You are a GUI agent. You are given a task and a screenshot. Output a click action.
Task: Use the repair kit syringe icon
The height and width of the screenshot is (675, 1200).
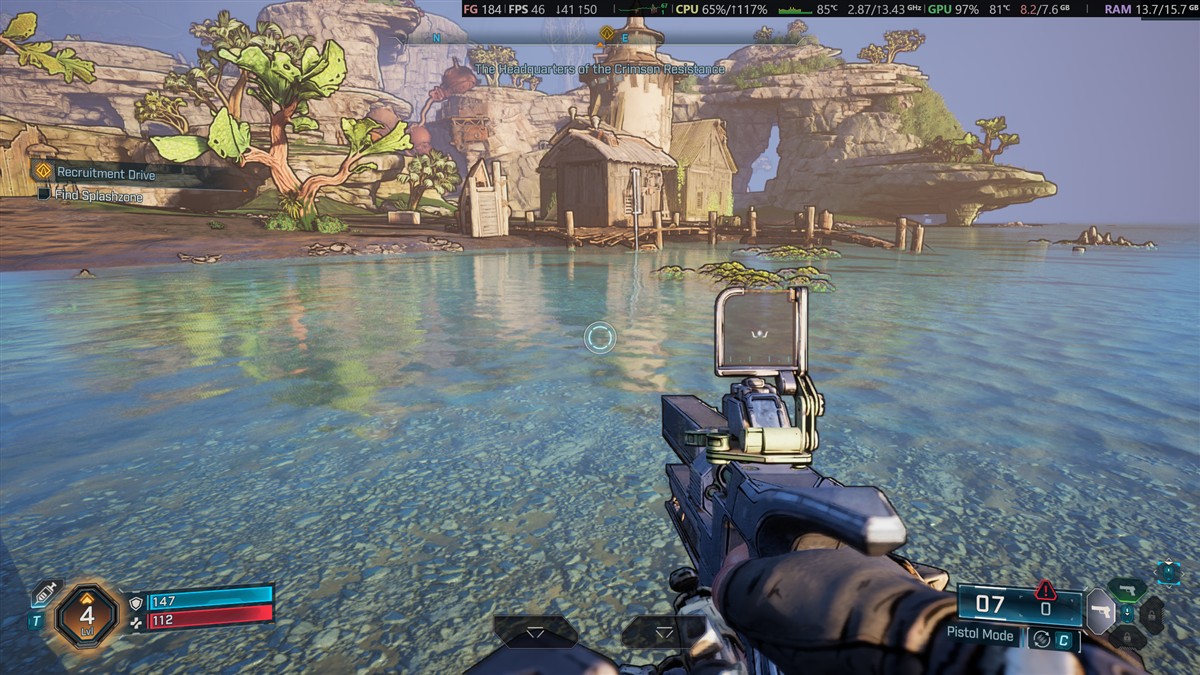[x=46, y=594]
